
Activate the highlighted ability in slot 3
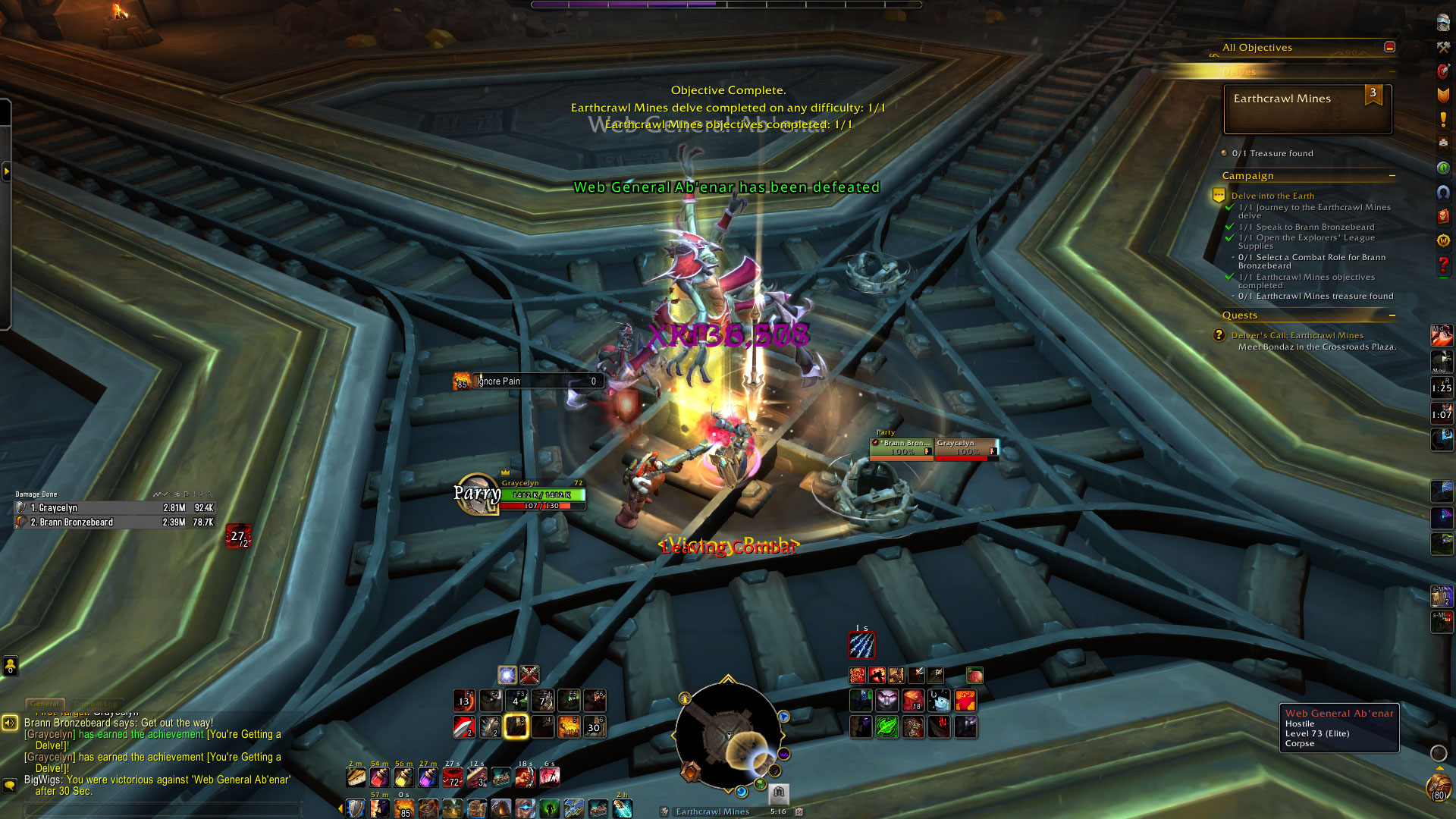(516, 726)
